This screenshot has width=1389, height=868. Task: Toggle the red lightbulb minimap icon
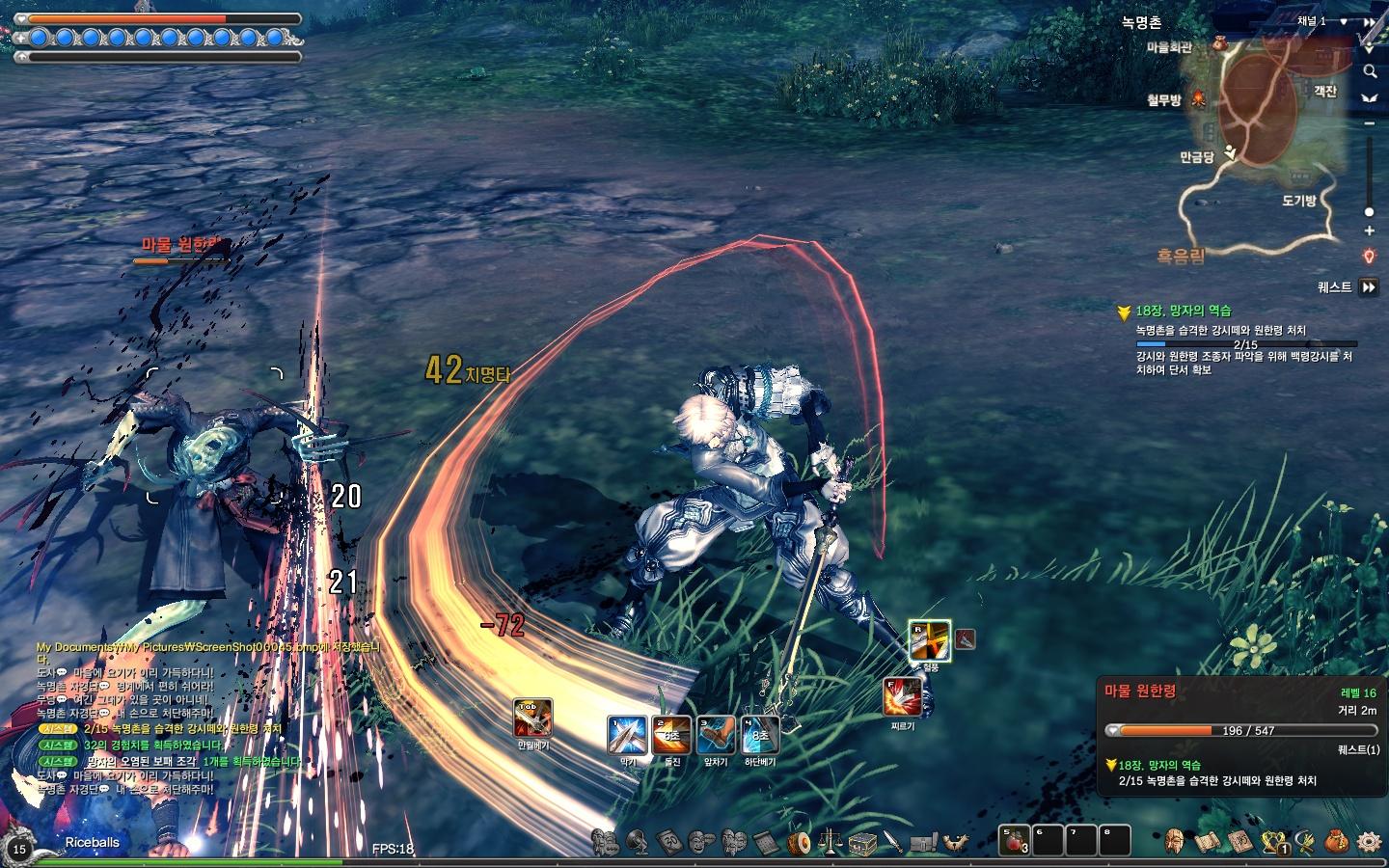pos(1369,257)
